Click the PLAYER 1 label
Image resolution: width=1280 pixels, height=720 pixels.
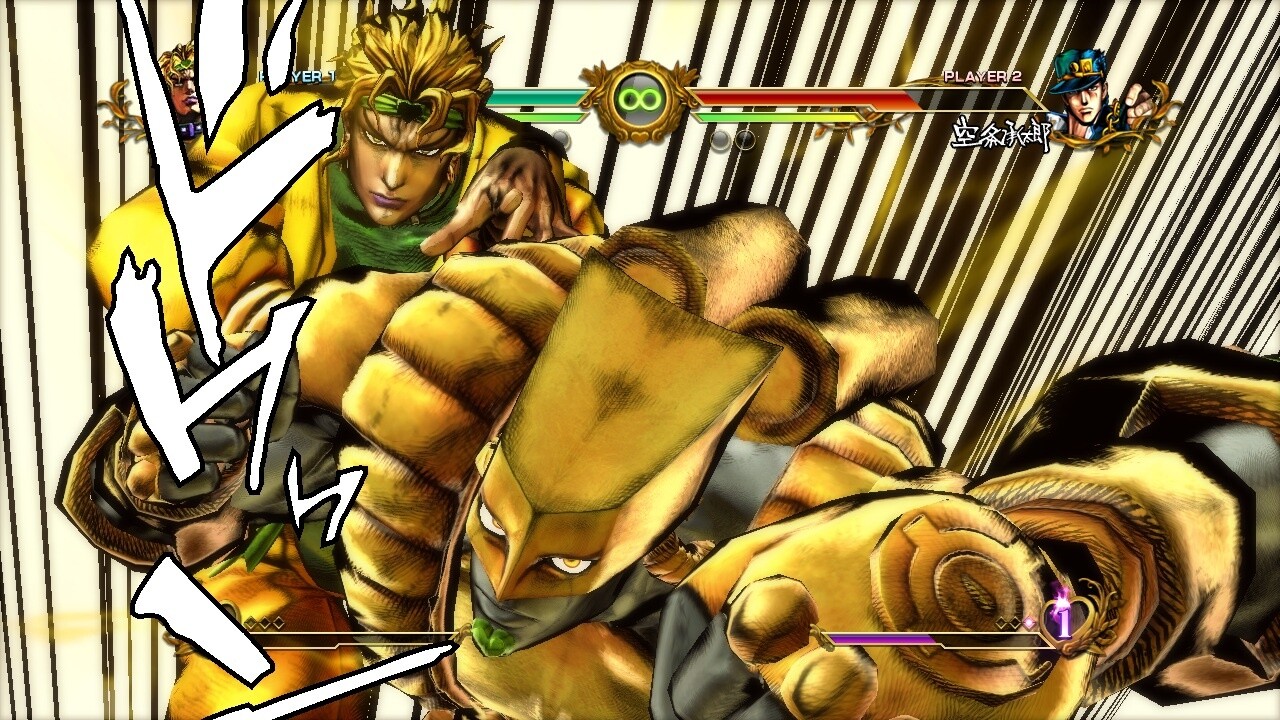pyautogui.click(x=297, y=76)
